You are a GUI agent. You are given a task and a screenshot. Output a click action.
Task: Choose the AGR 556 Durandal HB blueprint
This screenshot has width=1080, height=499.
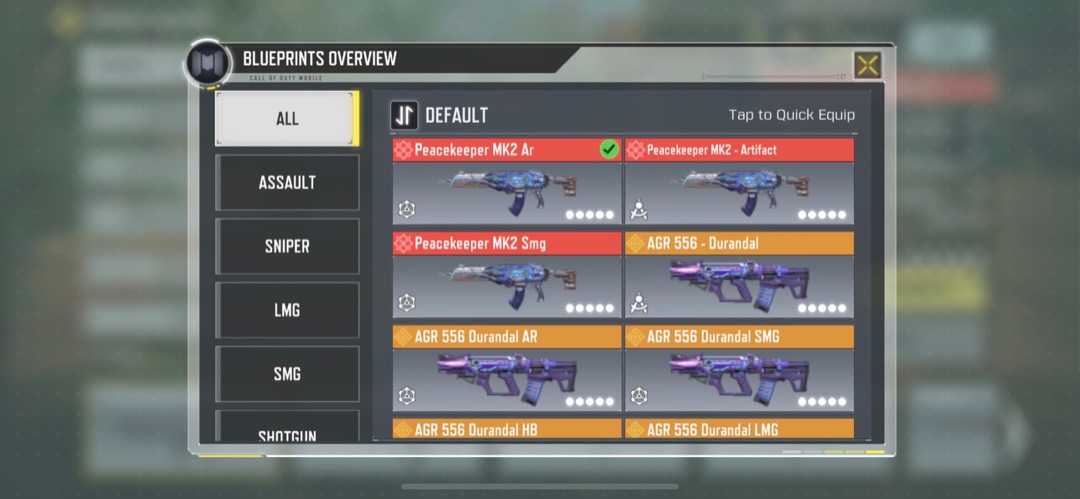pos(506,429)
